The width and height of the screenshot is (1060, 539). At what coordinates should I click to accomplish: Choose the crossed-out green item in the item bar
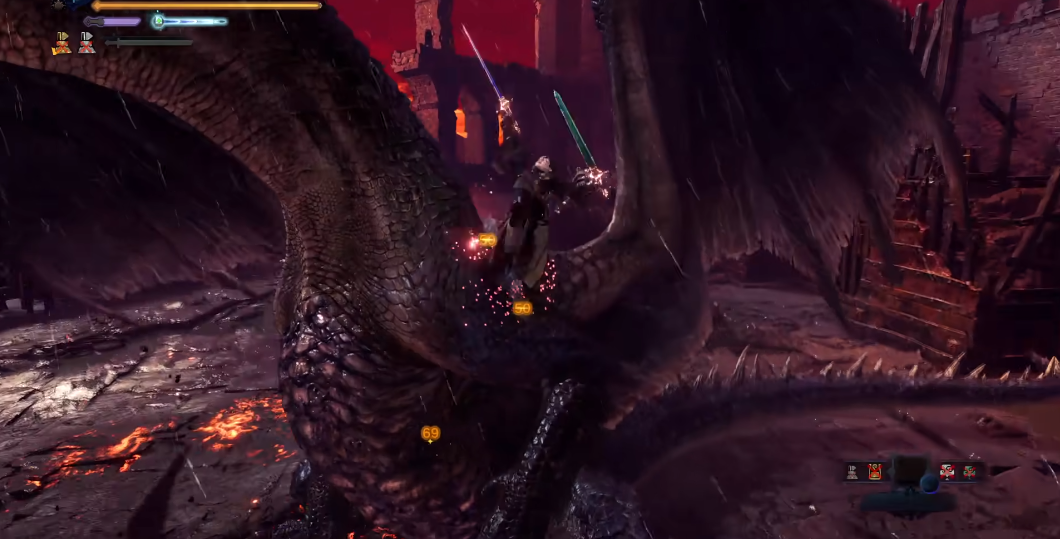[969, 472]
